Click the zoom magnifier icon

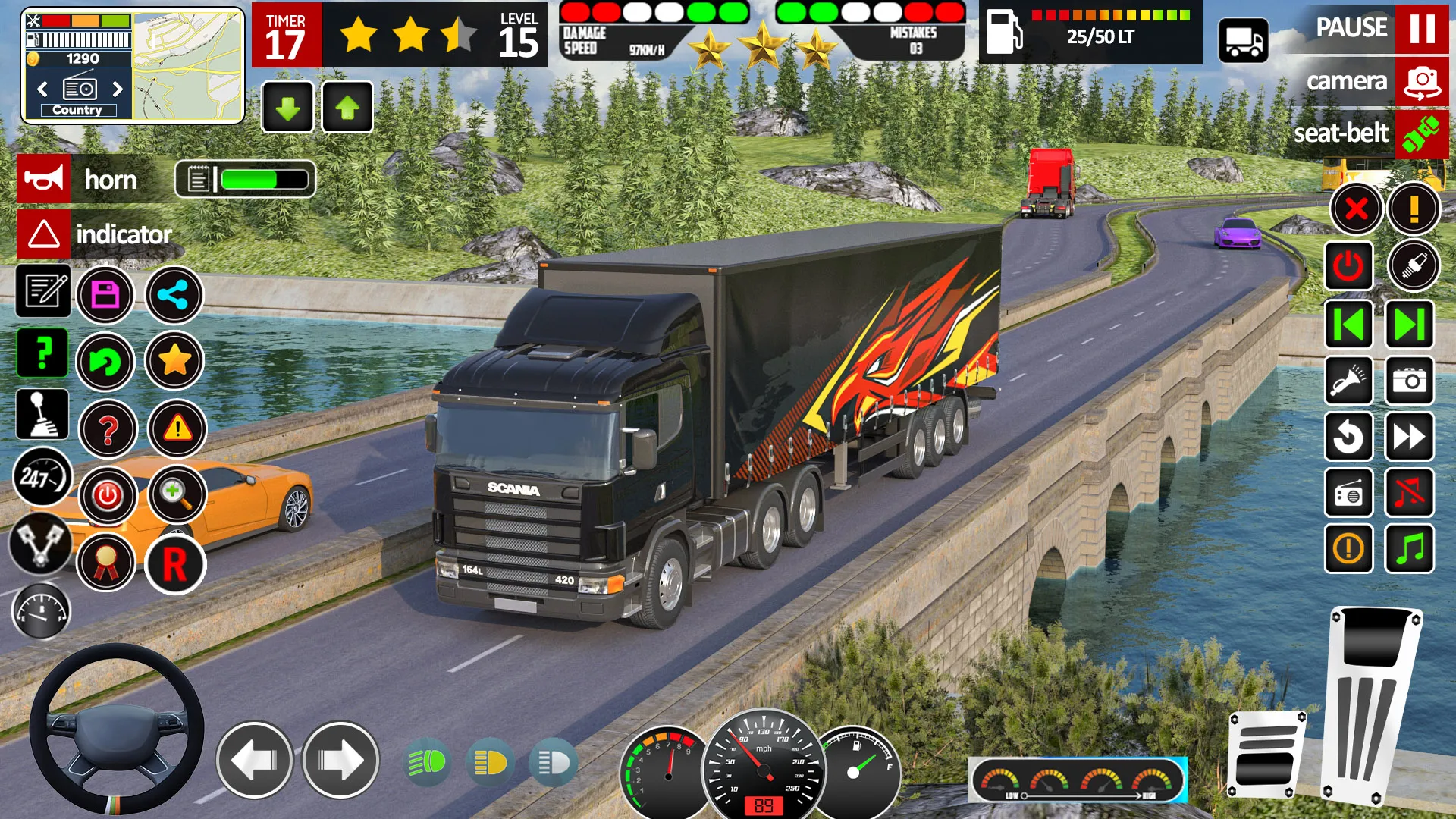point(176,495)
